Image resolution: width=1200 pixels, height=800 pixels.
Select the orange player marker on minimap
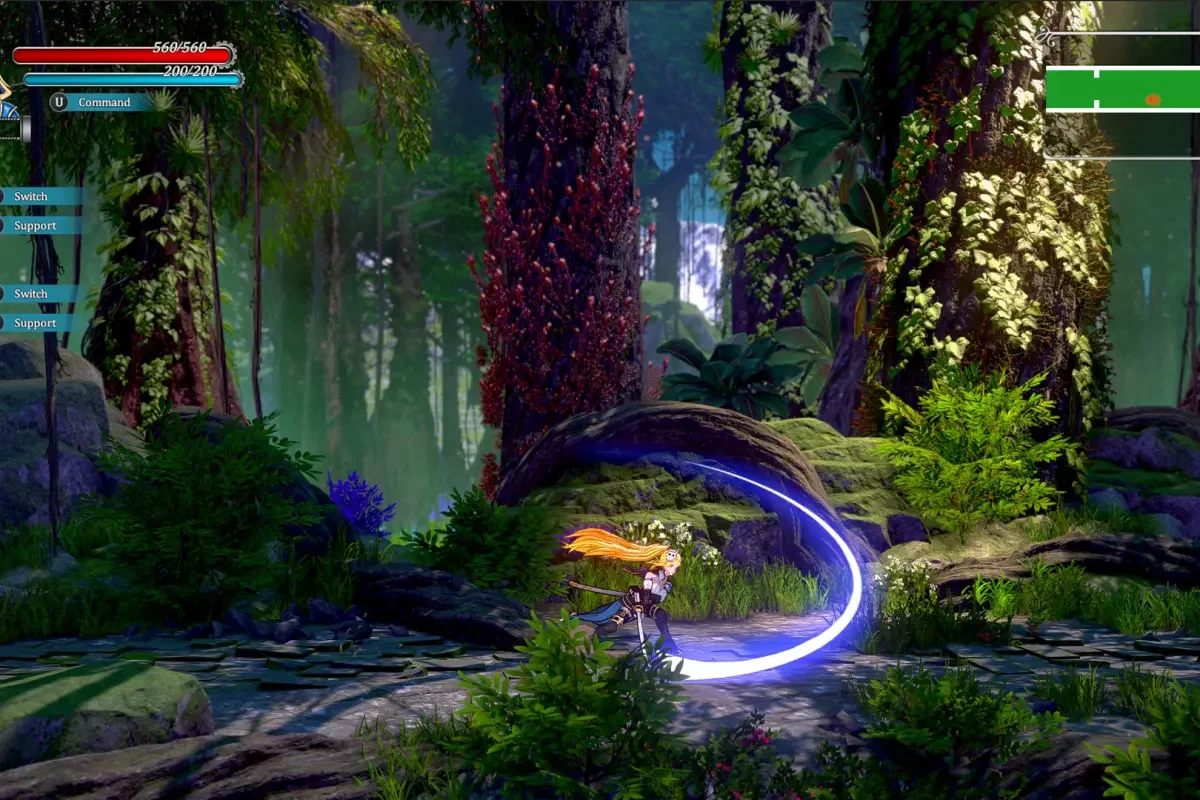1153,99
